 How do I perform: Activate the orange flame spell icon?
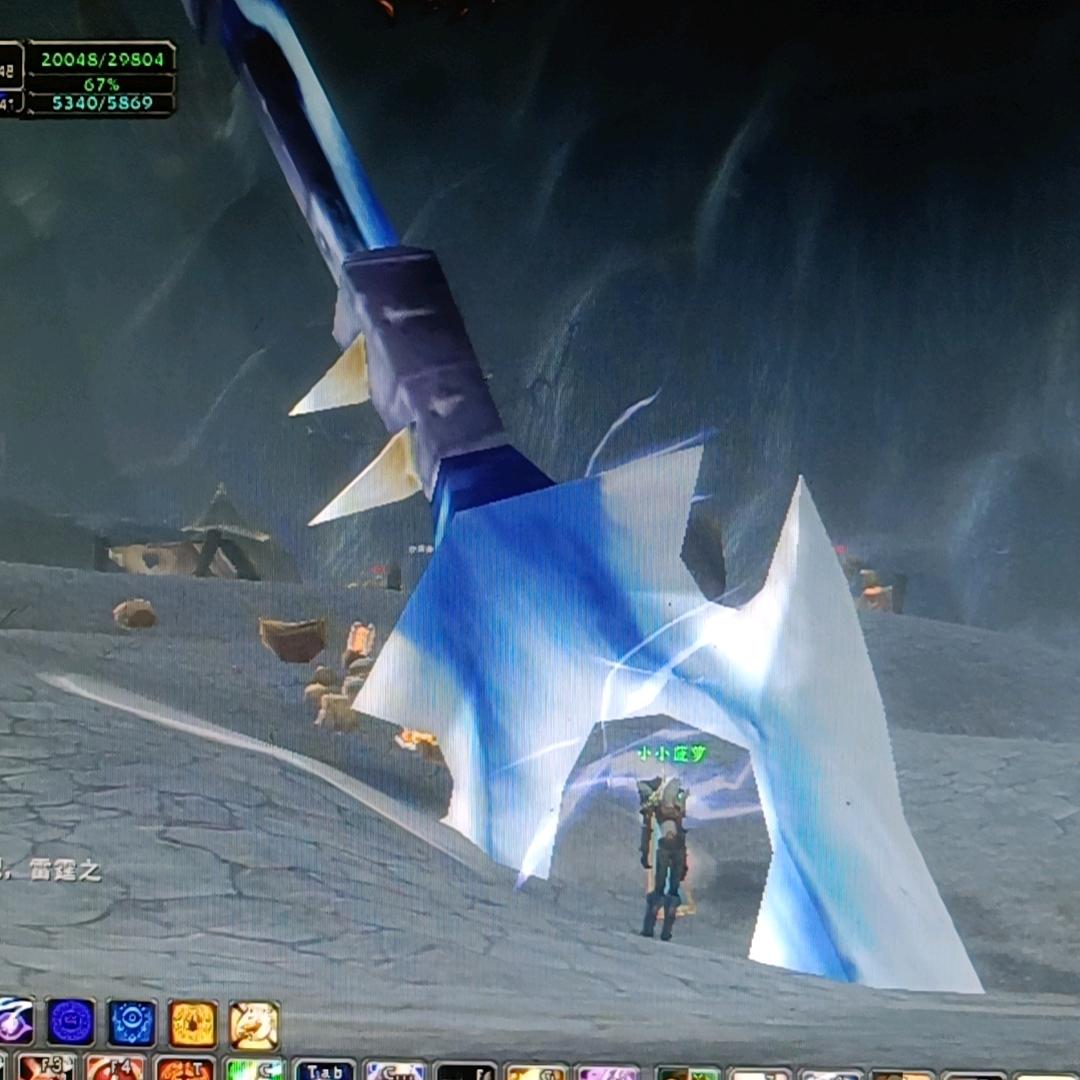(193, 1024)
